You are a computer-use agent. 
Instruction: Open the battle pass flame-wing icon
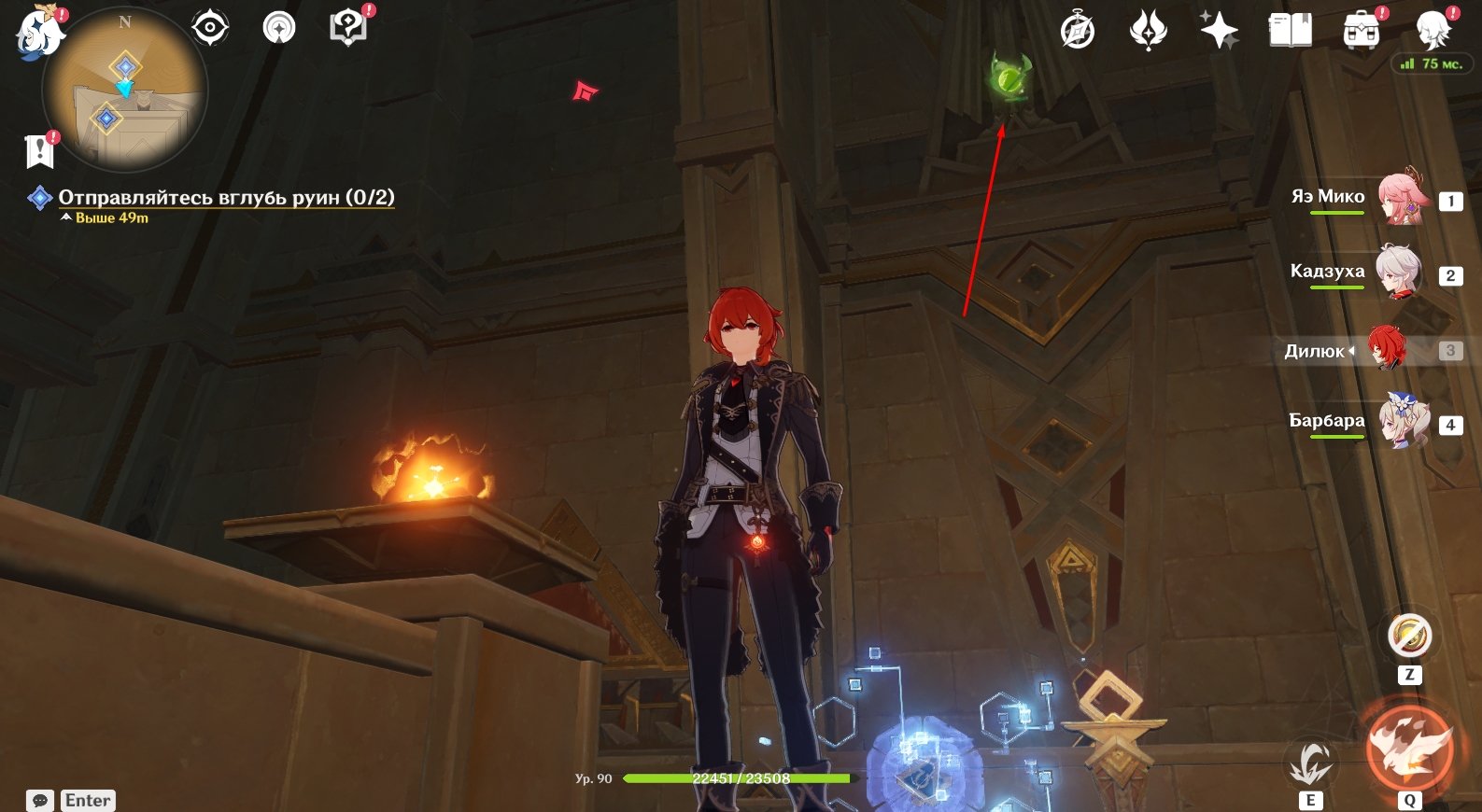click(x=1148, y=31)
